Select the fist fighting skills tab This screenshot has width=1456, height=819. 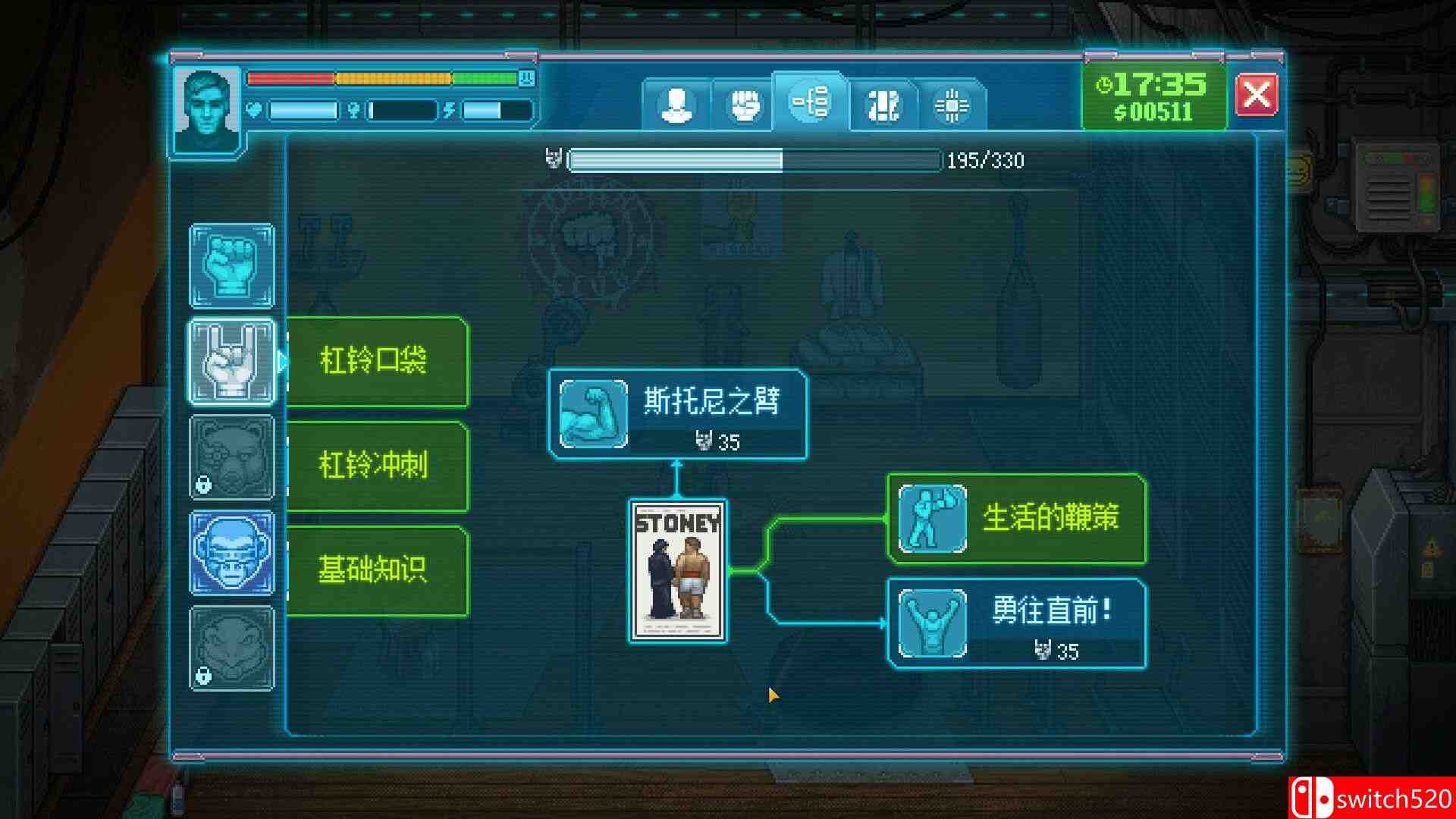[744, 102]
